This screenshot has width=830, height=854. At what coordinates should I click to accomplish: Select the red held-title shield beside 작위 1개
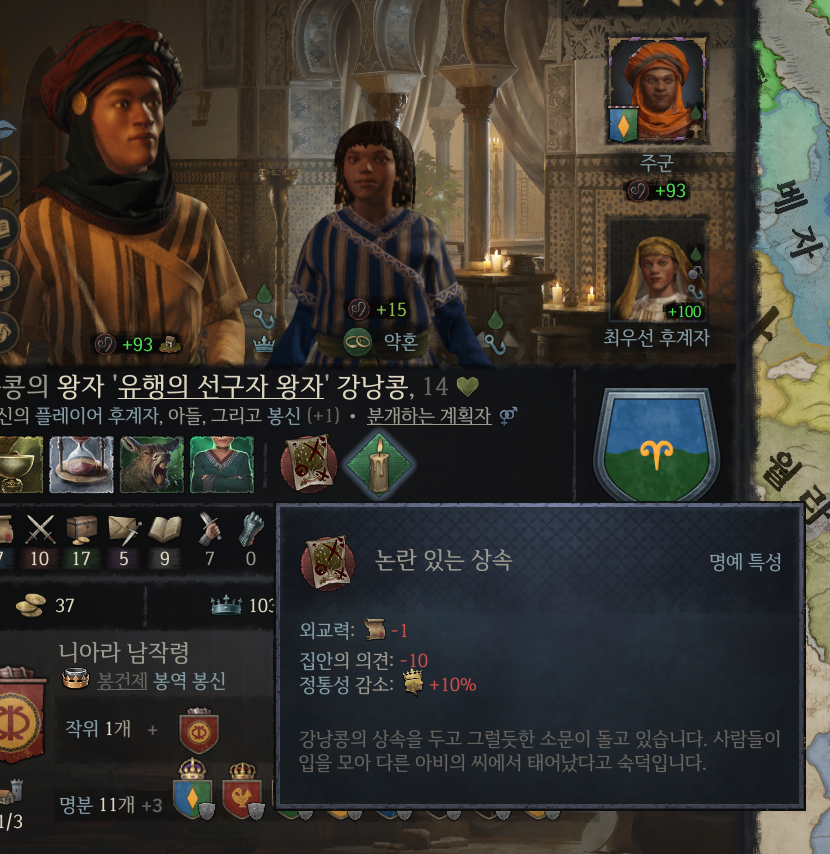pos(199,731)
